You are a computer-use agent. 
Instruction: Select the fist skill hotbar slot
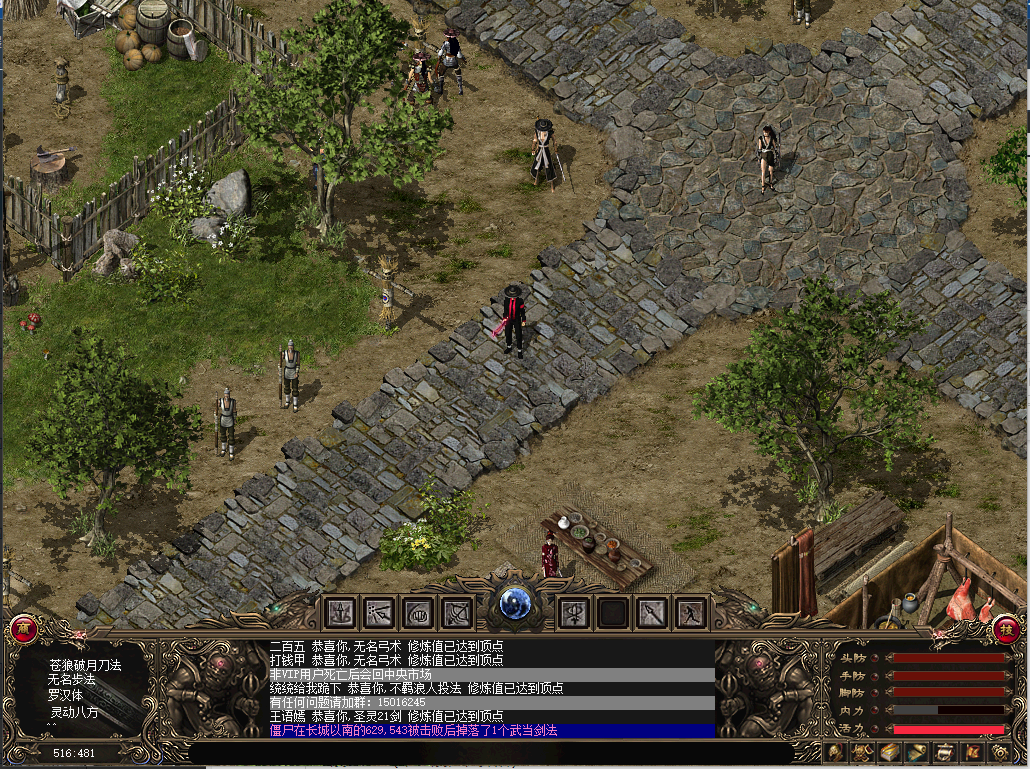[x=418, y=611]
